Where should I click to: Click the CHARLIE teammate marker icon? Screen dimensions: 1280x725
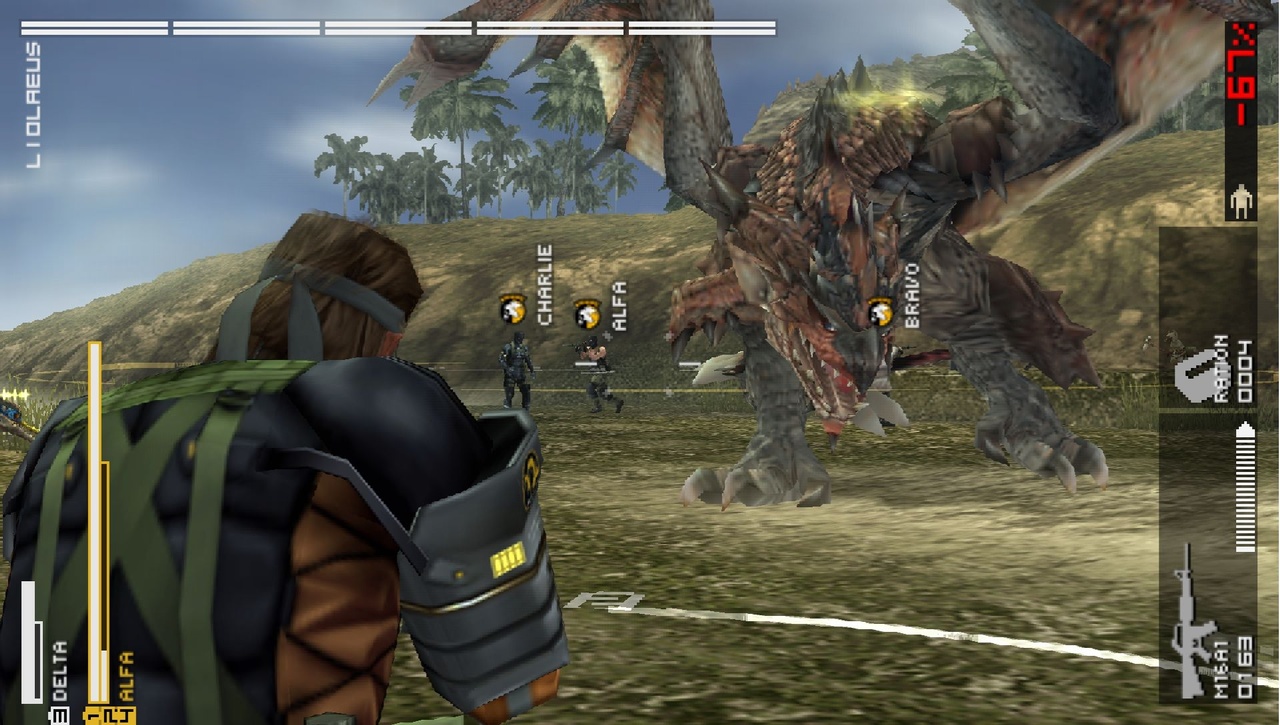(513, 308)
